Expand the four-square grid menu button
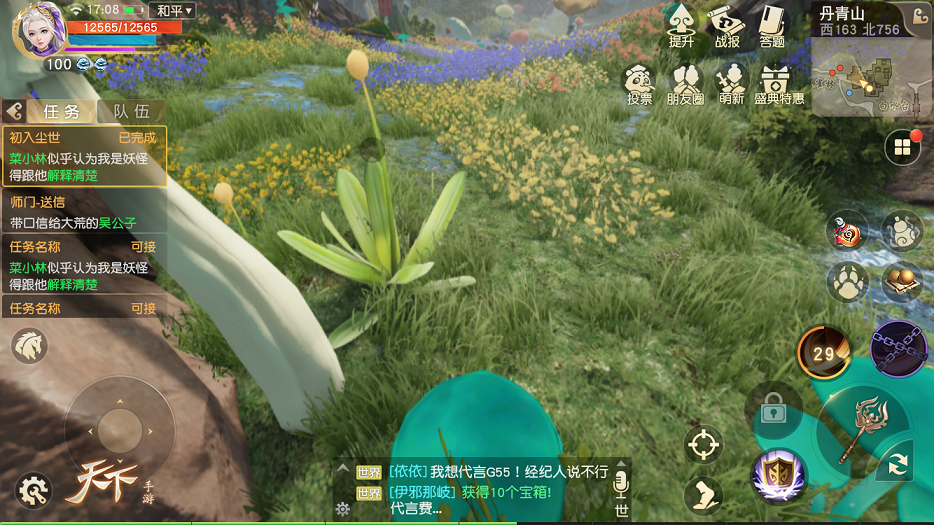 click(x=902, y=148)
